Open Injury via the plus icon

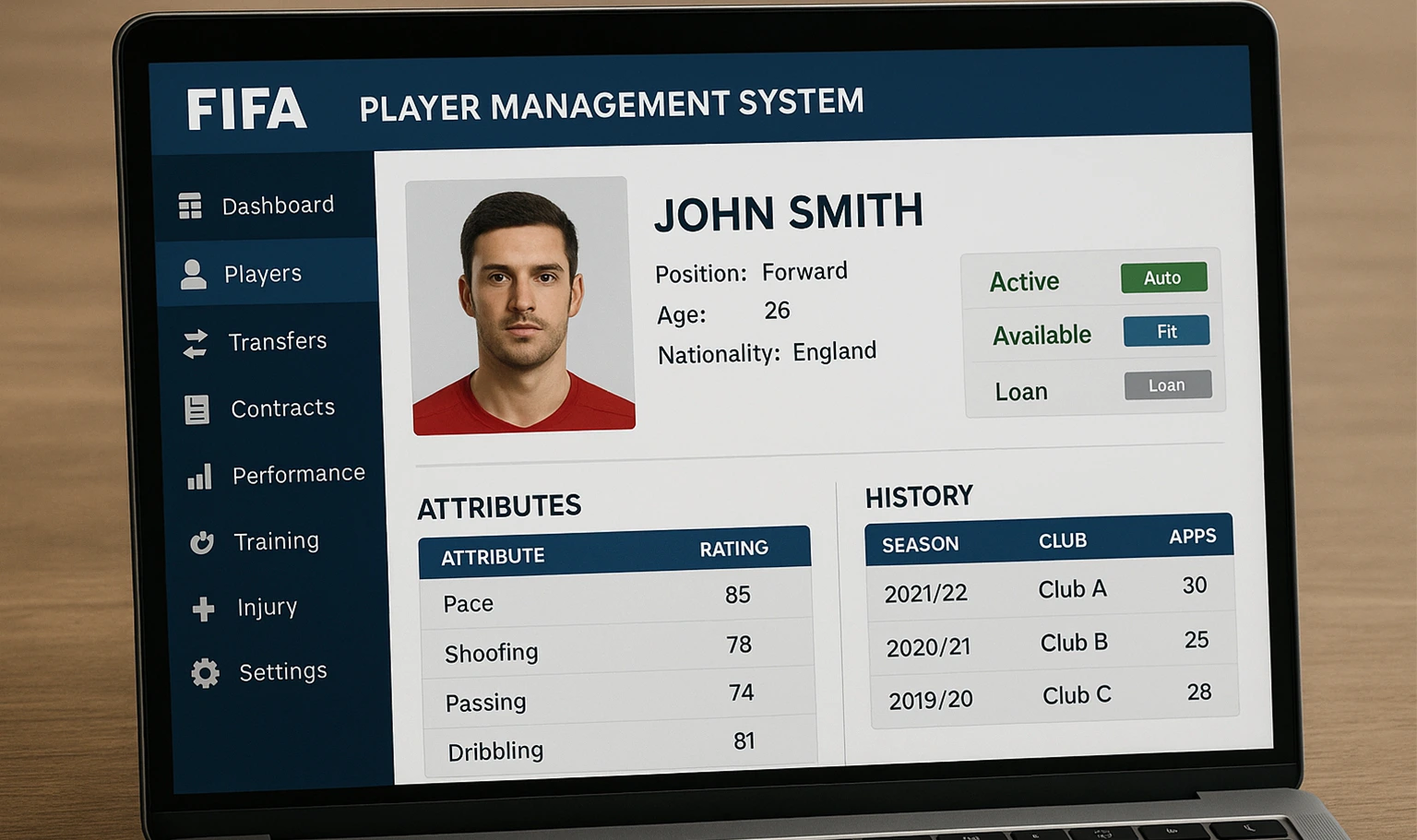(x=203, y=607)
